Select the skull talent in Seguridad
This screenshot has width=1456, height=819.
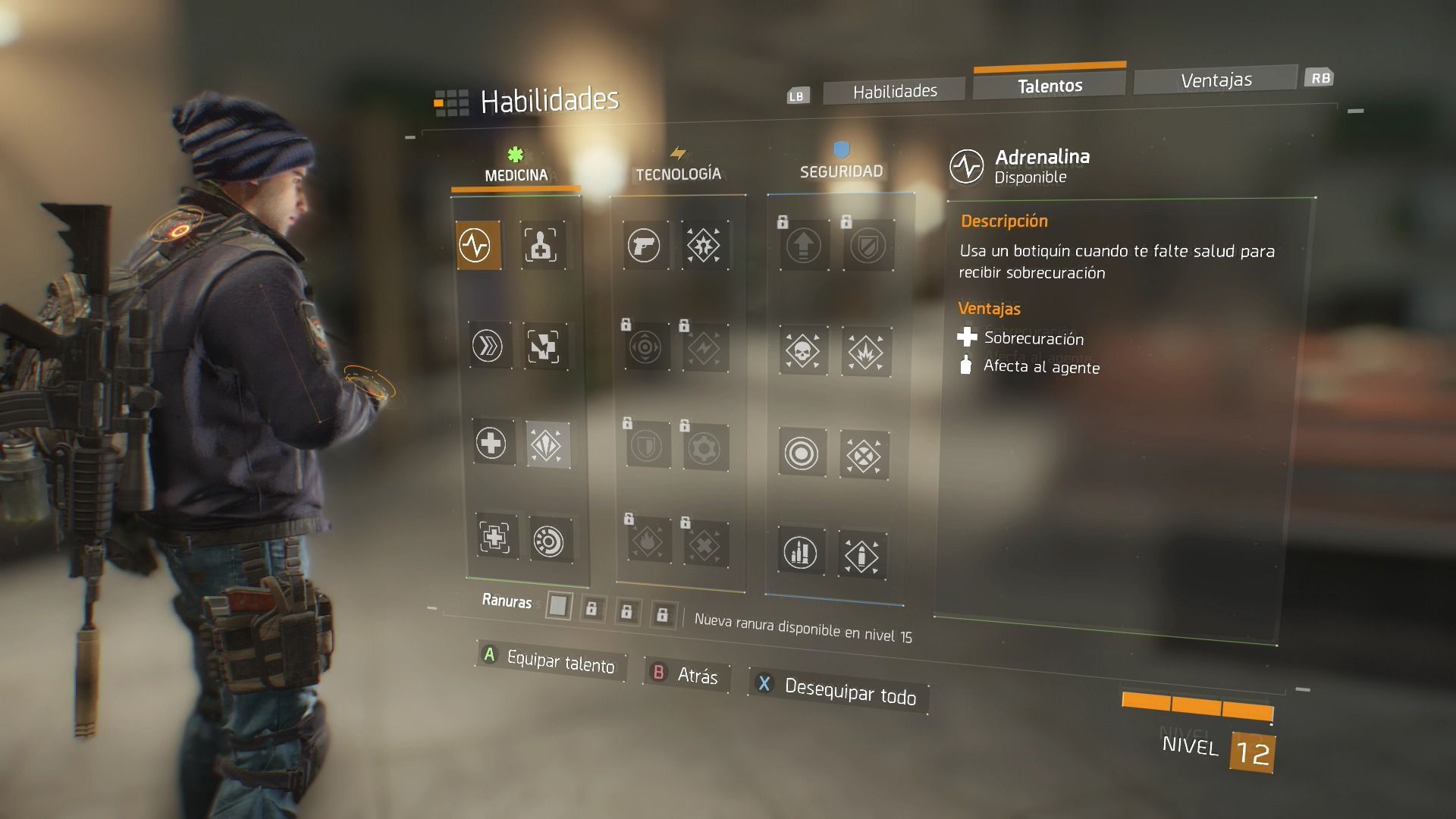pyautogui.click(x=803, y=351)
